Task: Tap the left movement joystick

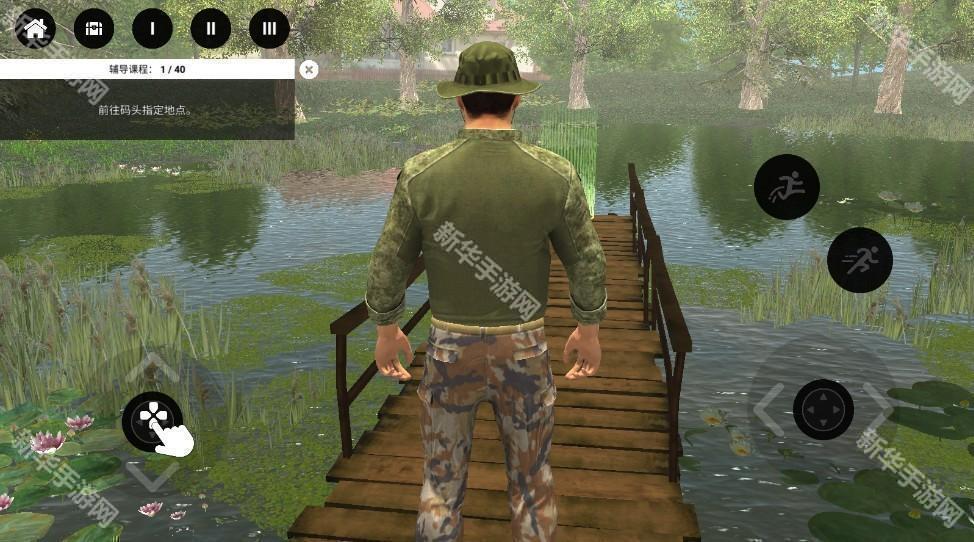Action: (152, 421)
